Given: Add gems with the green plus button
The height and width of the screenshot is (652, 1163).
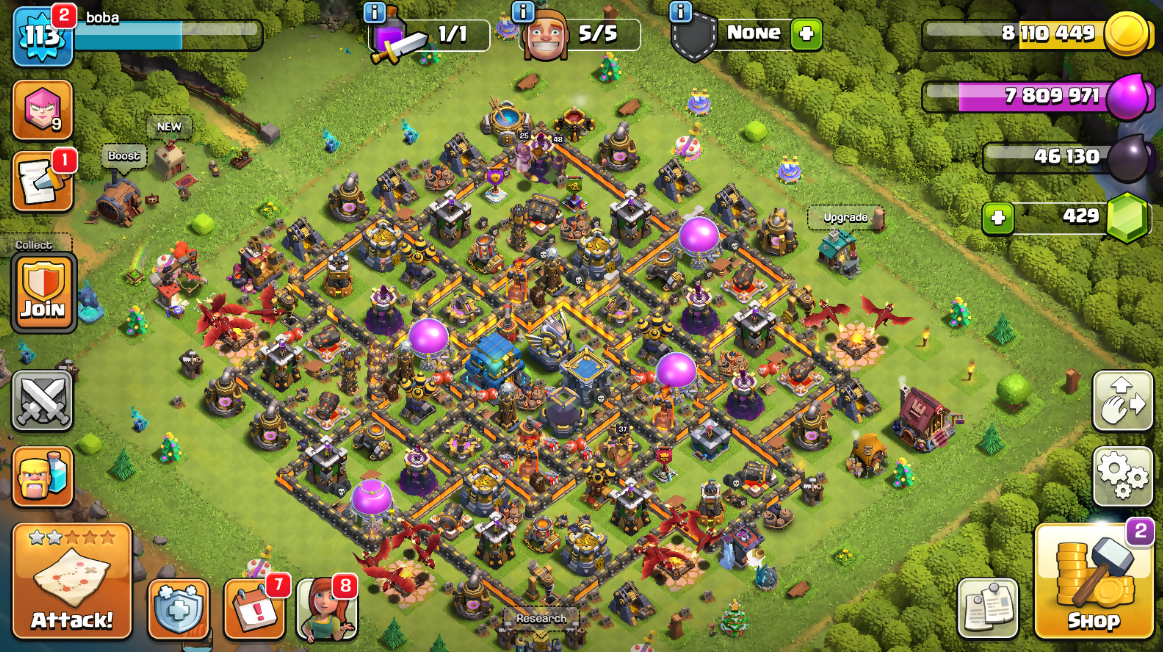Looking at the screenshot, I should [997, 217].
